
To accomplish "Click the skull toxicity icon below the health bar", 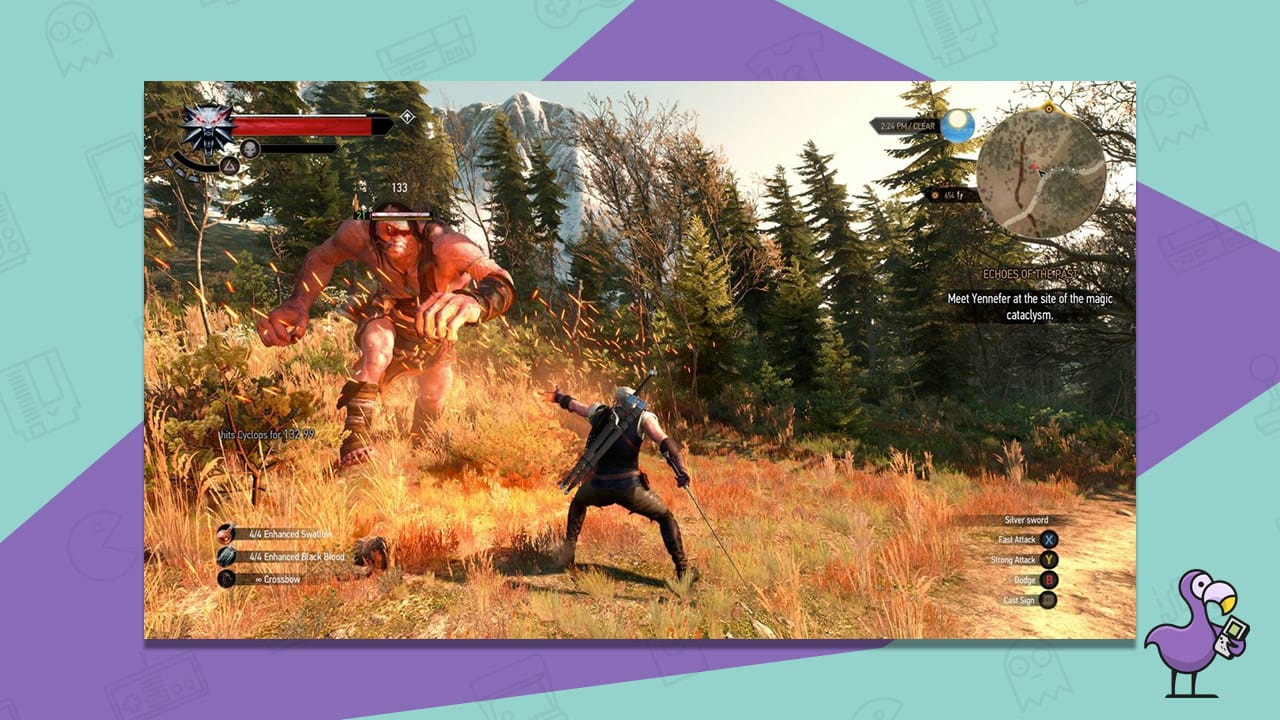I will pyautogui.click(x=250, y=149).
